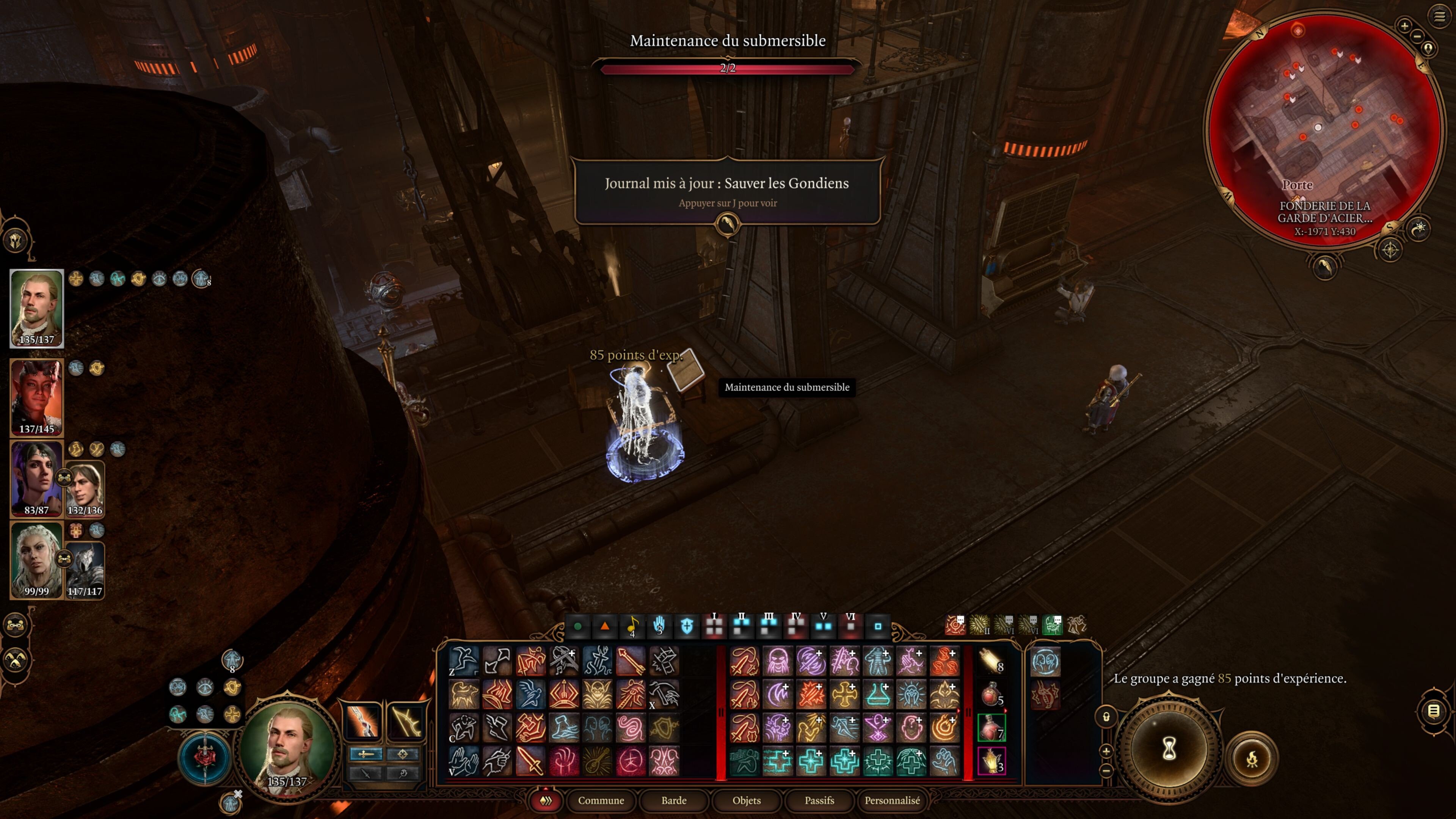Toggle the hotbar lock padlock
Viewport: 1456px width, 819px height.
click(x=1106, y=717)
